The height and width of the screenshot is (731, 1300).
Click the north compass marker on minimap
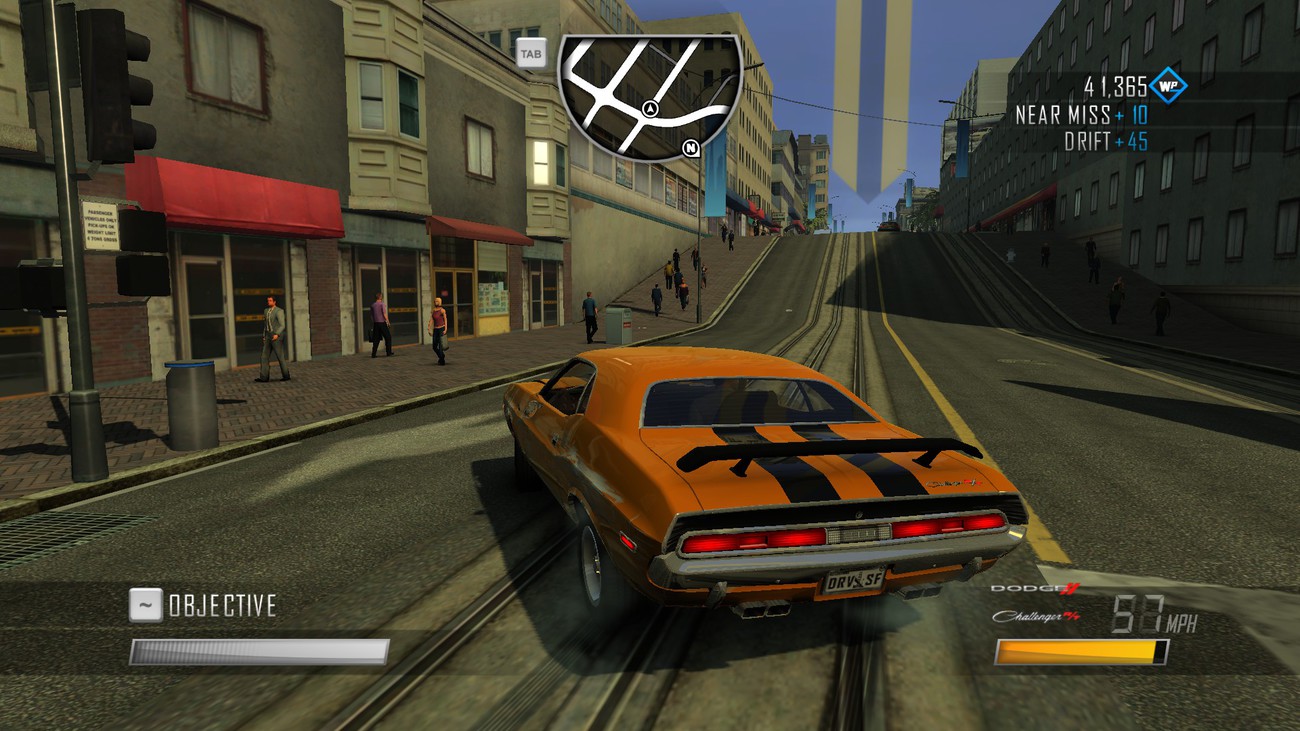point(690,149)
